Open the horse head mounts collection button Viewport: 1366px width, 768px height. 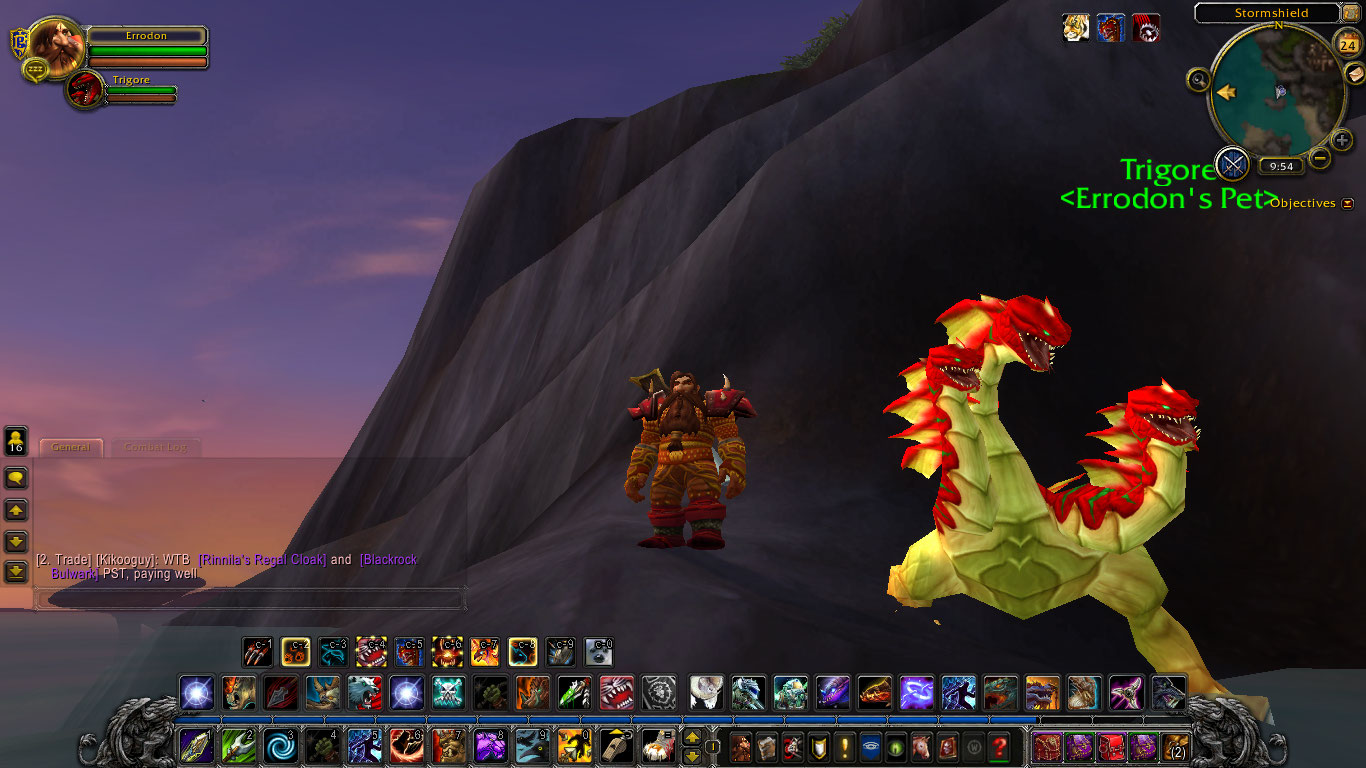921,747
